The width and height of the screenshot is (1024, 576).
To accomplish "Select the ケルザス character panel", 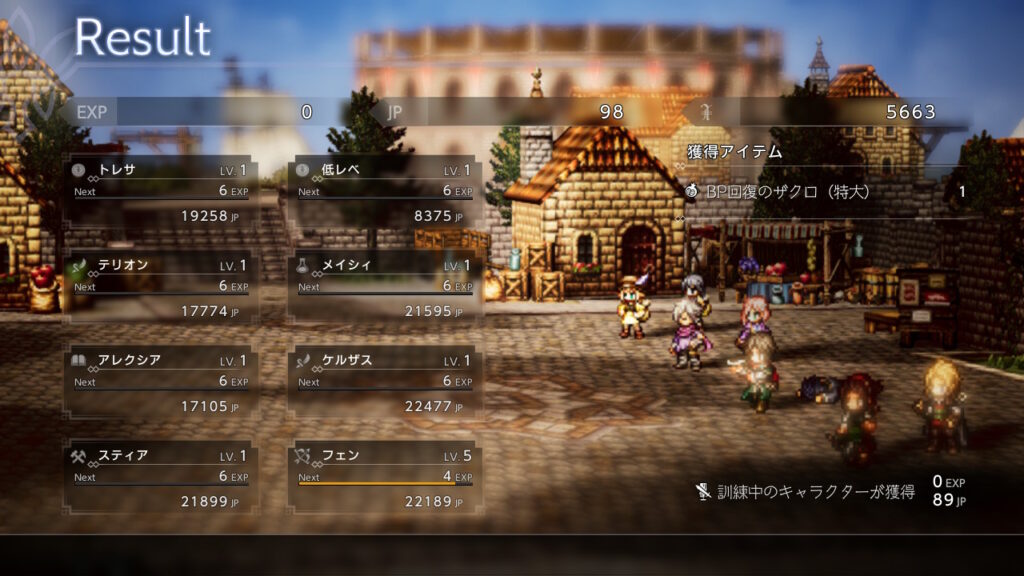I will (x=384, y=383).
